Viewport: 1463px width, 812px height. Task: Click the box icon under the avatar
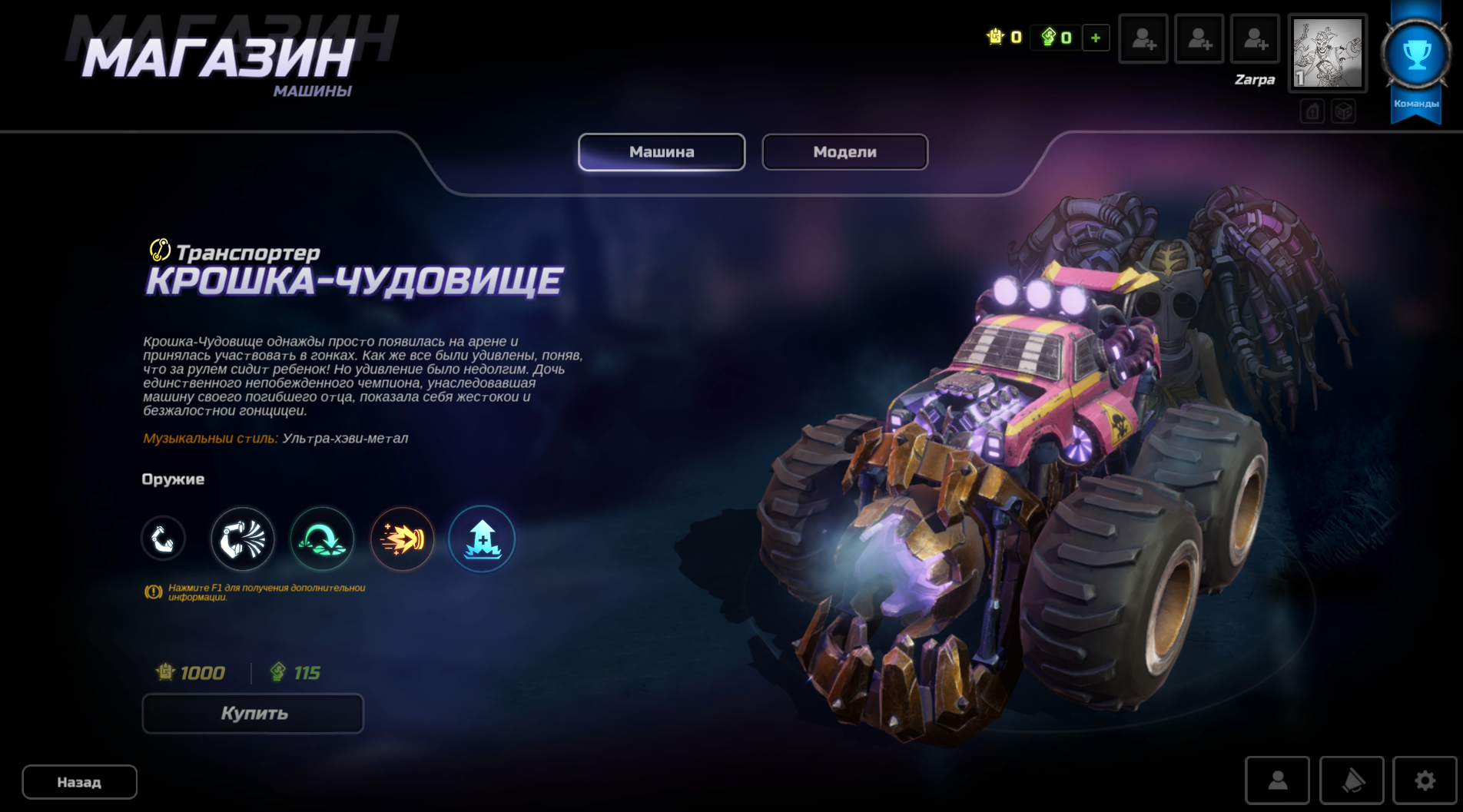(x=1343, y=112)
